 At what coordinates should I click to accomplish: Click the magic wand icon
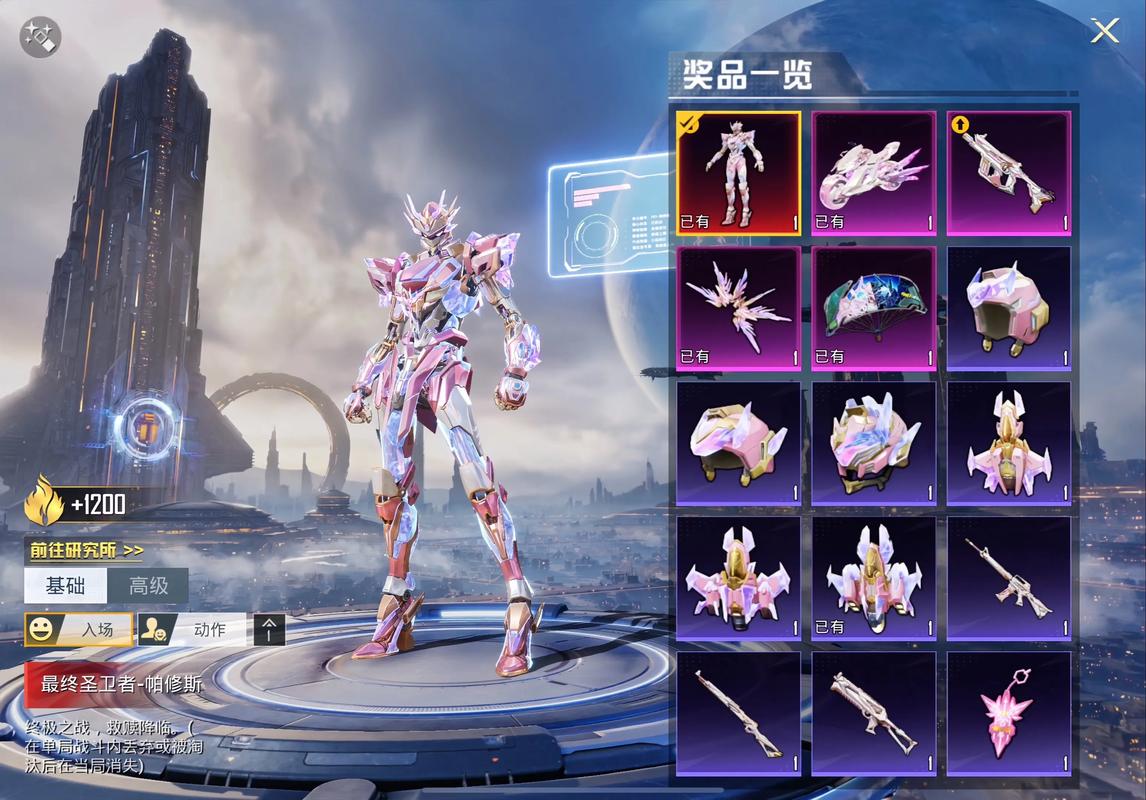41,38
